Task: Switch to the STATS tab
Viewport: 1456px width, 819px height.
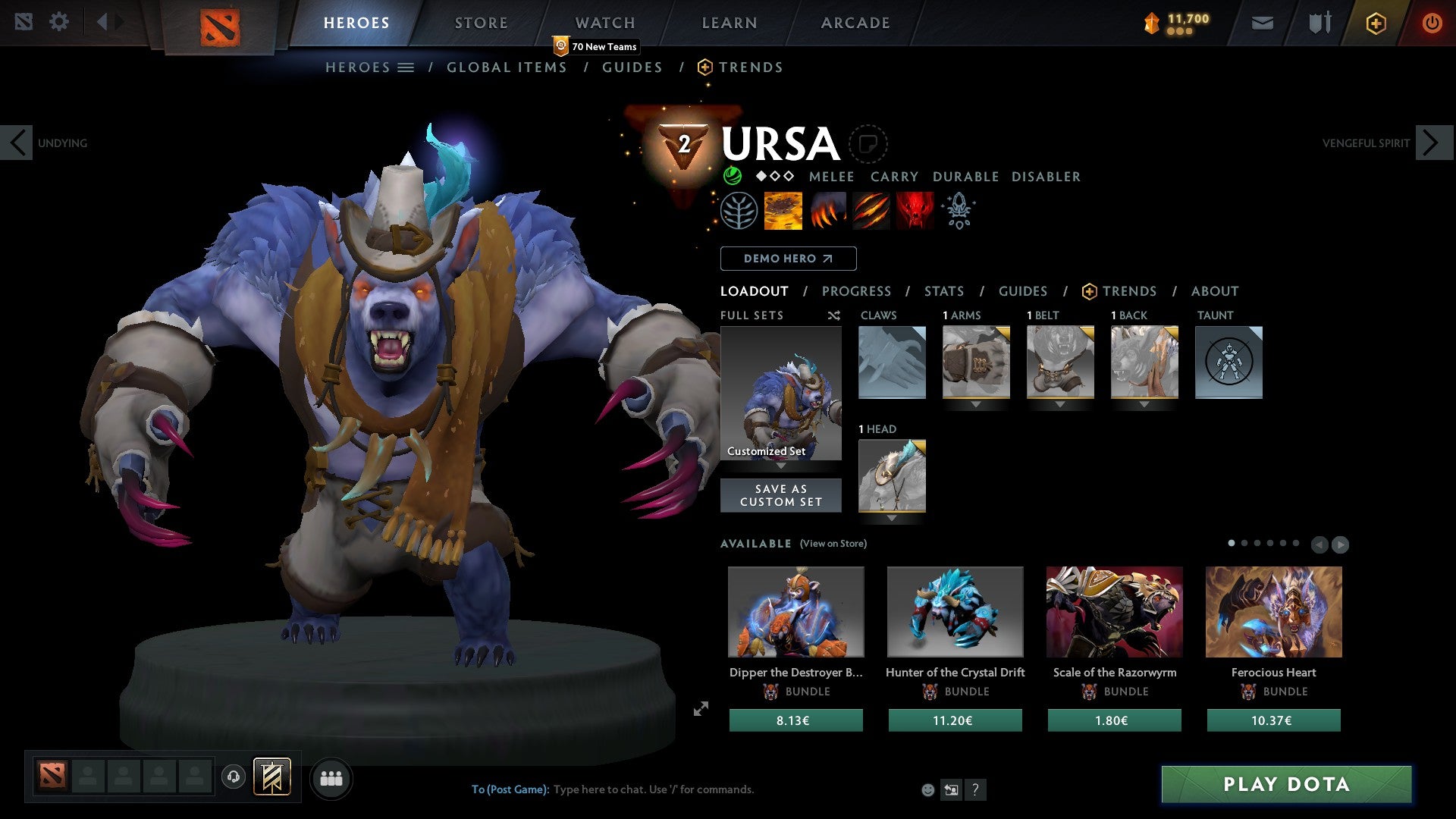Action: (943, 290)
